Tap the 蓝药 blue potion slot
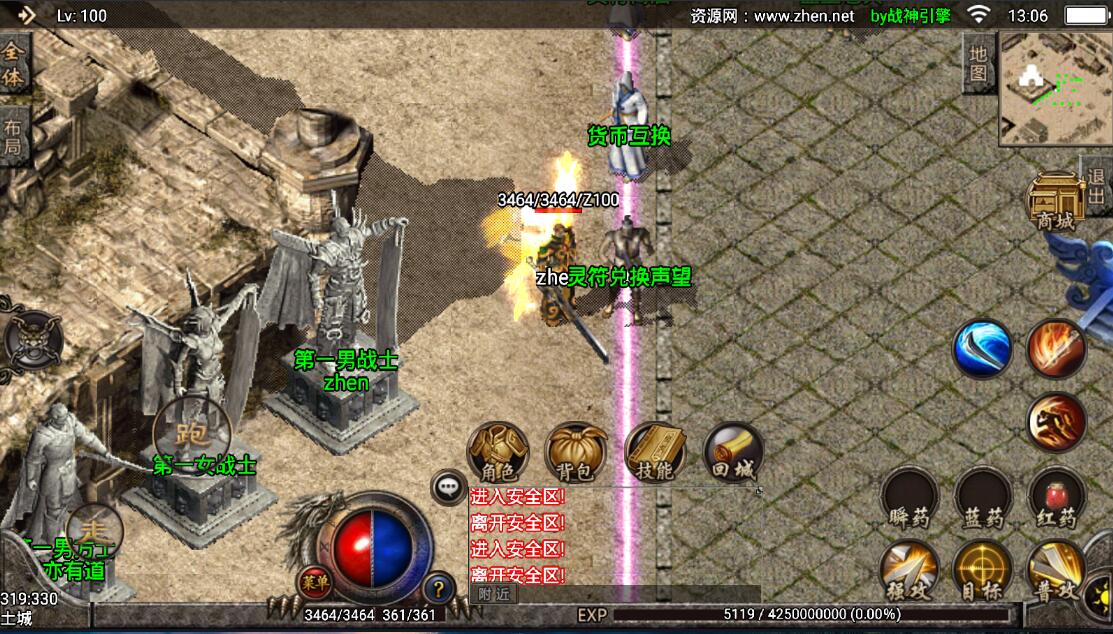Viewport: 1113px width, 634px height. tap(982, 498)
